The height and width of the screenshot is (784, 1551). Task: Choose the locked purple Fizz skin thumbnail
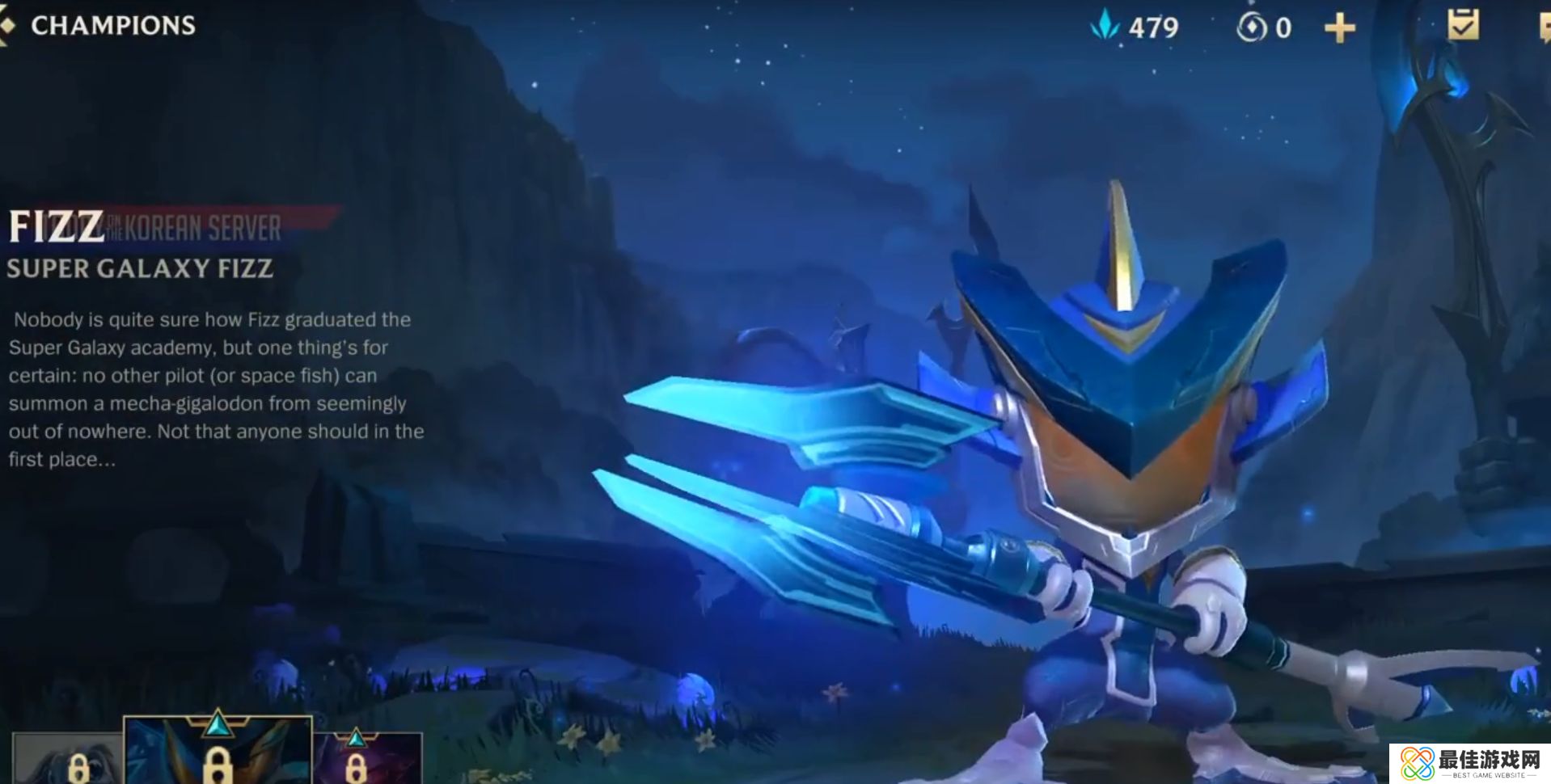coord(367,760)
